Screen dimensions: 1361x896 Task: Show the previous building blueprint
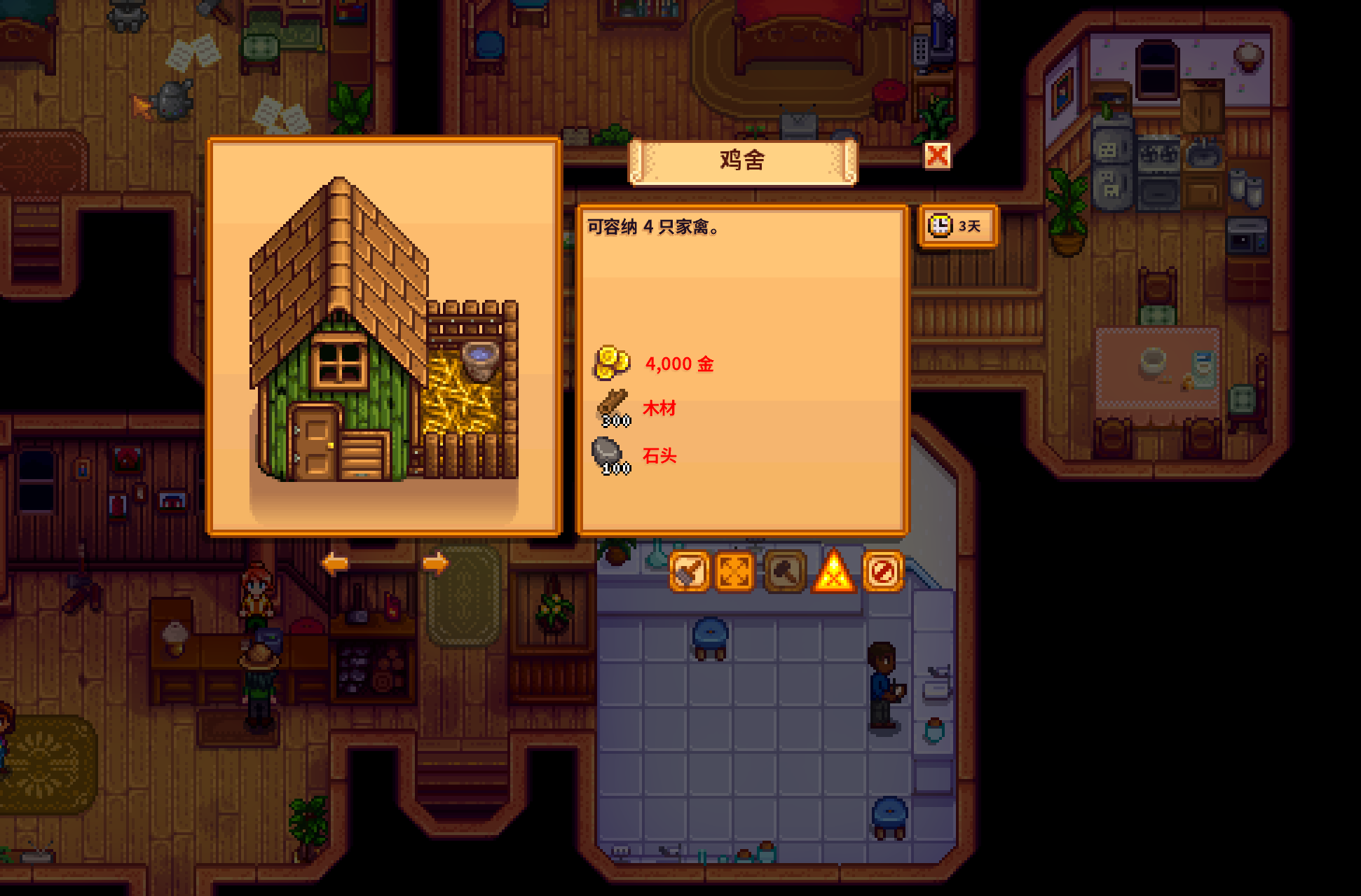point(335,563)
